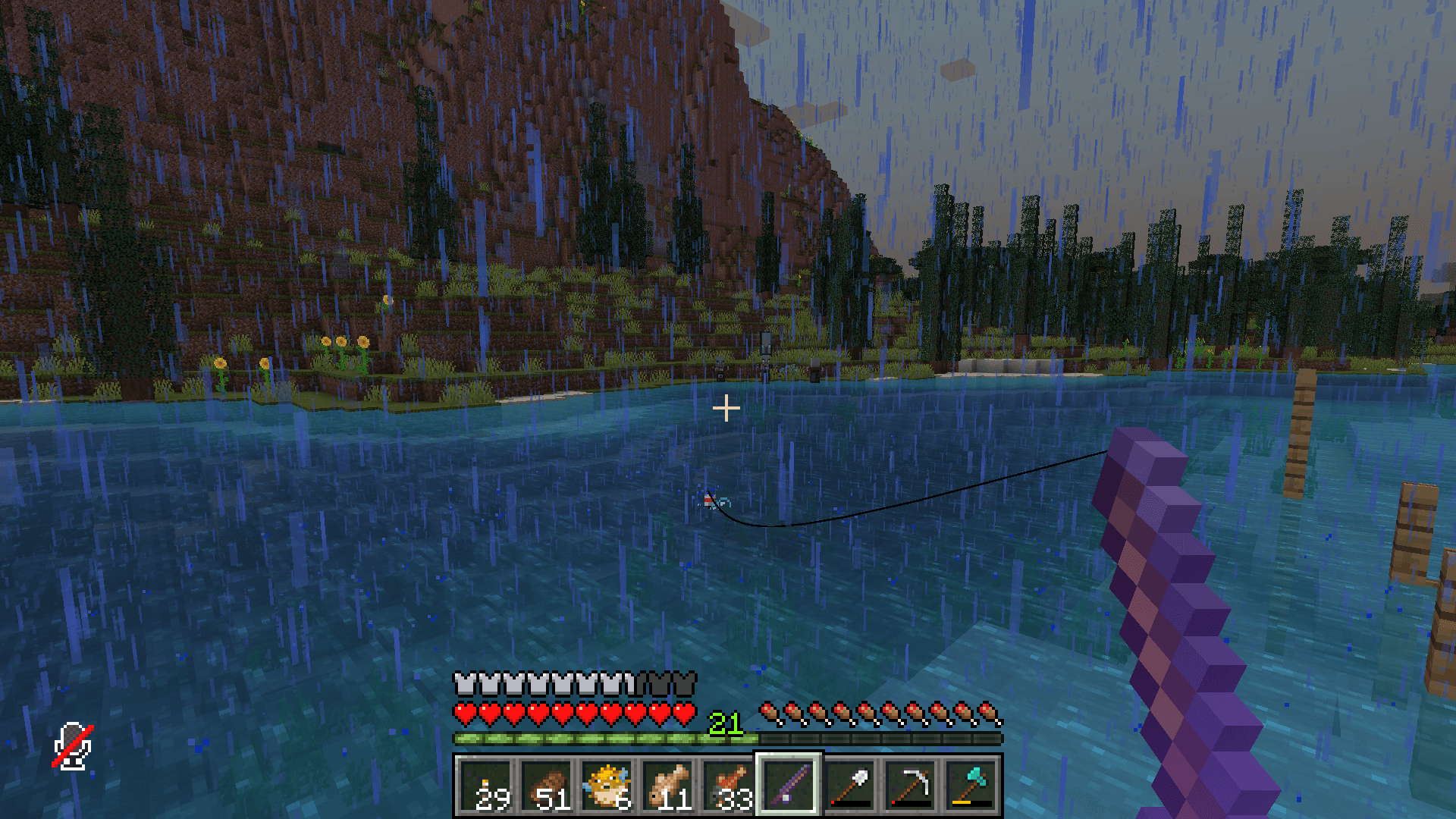Select the torch stack hotbar slot

coord(486,785)
